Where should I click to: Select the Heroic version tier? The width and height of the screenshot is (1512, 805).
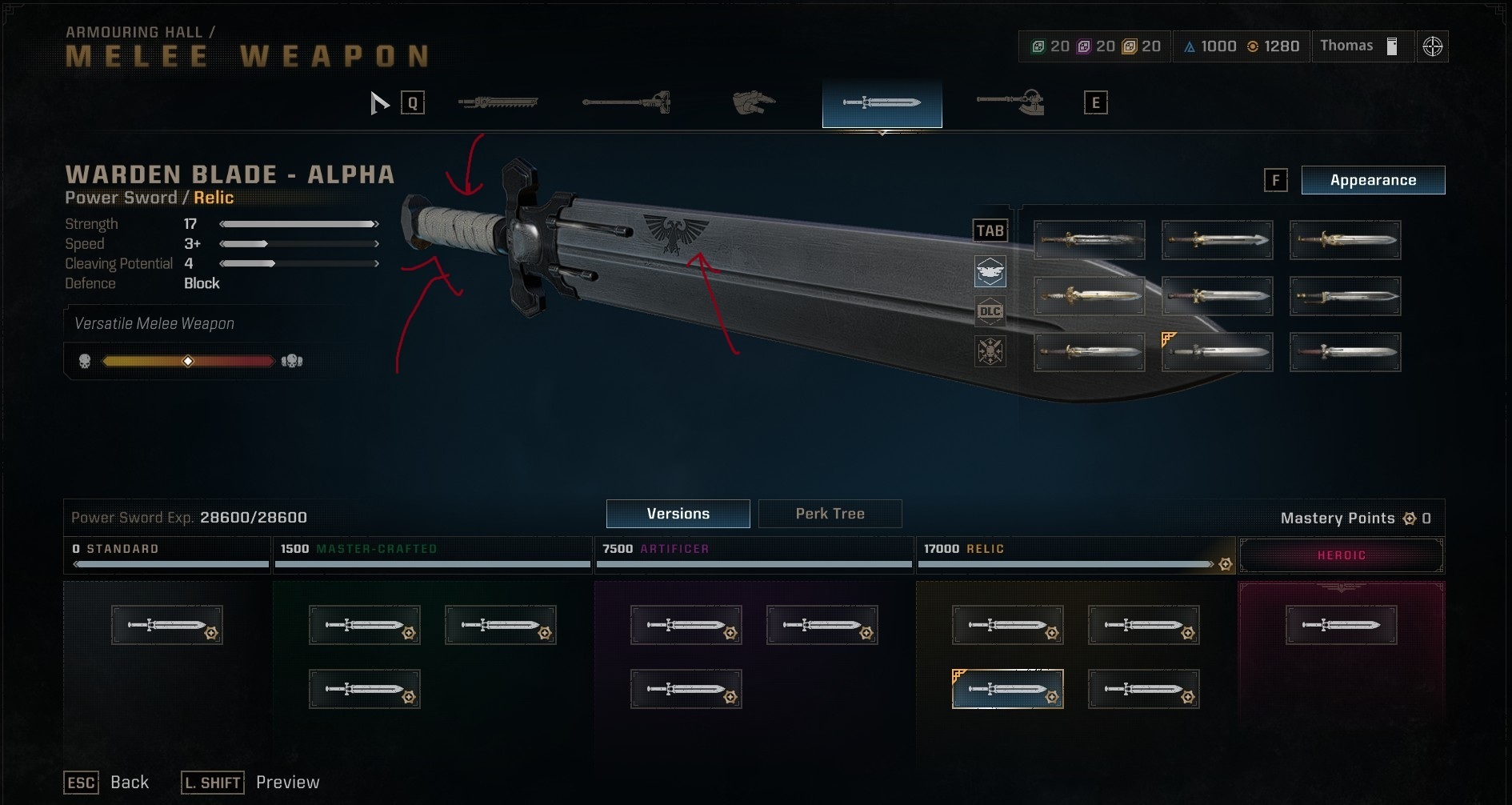point(1342,554)
